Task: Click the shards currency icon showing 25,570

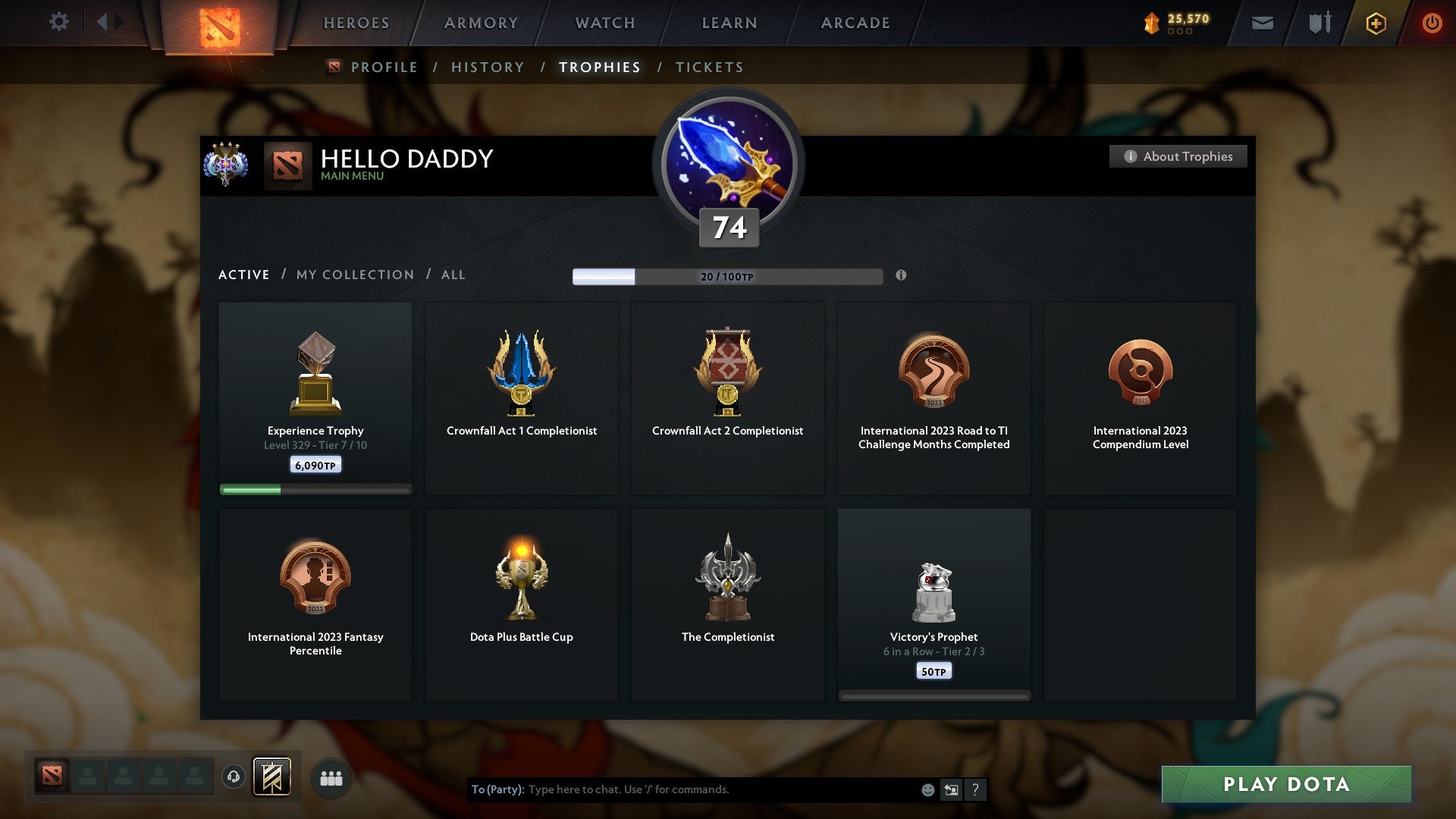Action: (x=1150, y=23)
